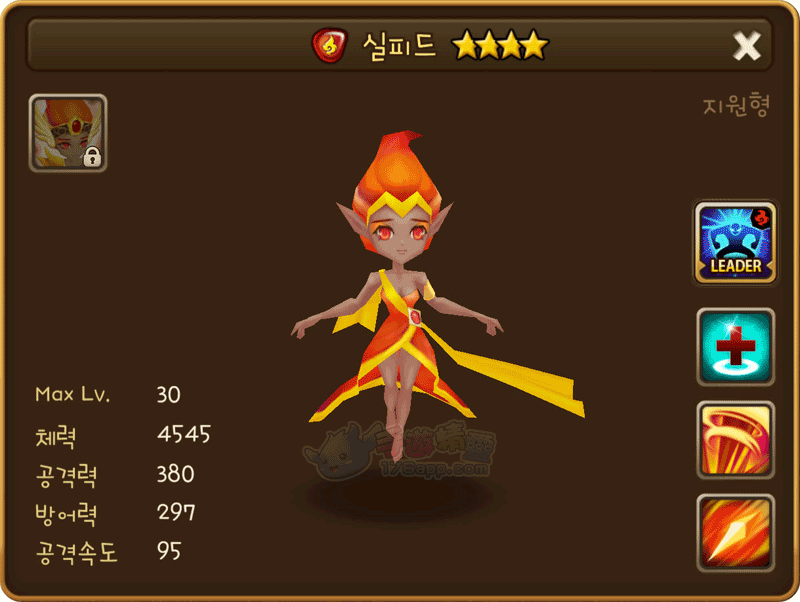Image resolution: width=800 pixels, height=602 pixels.
Task: Show the Leader skill details
Action: (x=735, y=242)
